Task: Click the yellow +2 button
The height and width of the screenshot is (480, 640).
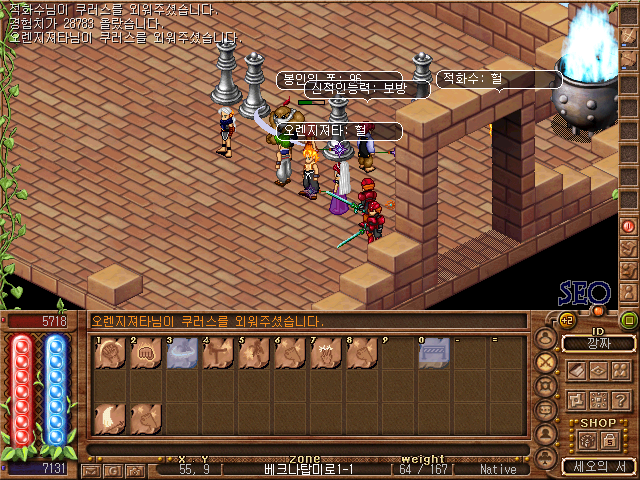Action: 565,320
